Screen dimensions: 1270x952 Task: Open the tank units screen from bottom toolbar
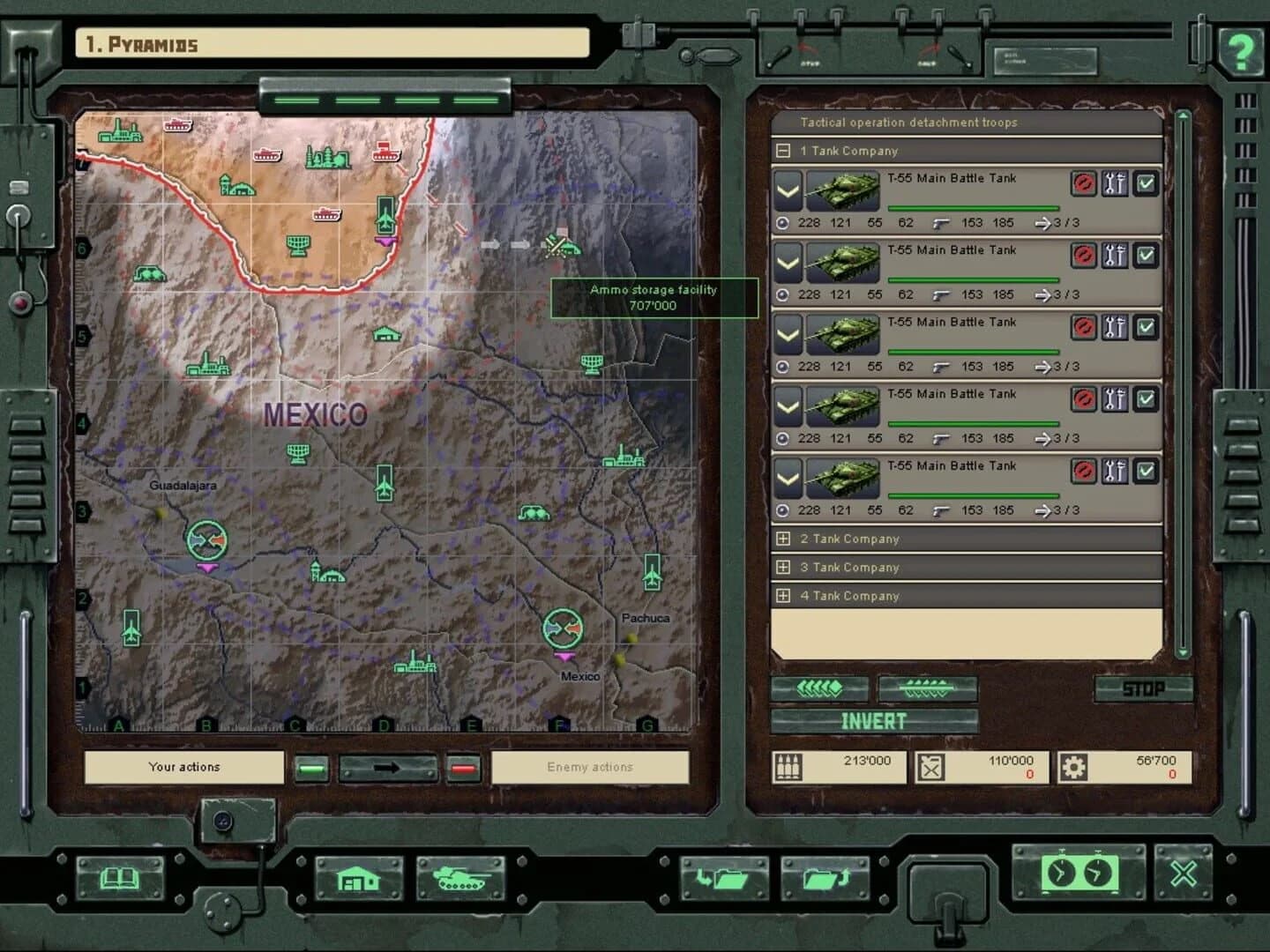tap(462, 878)
